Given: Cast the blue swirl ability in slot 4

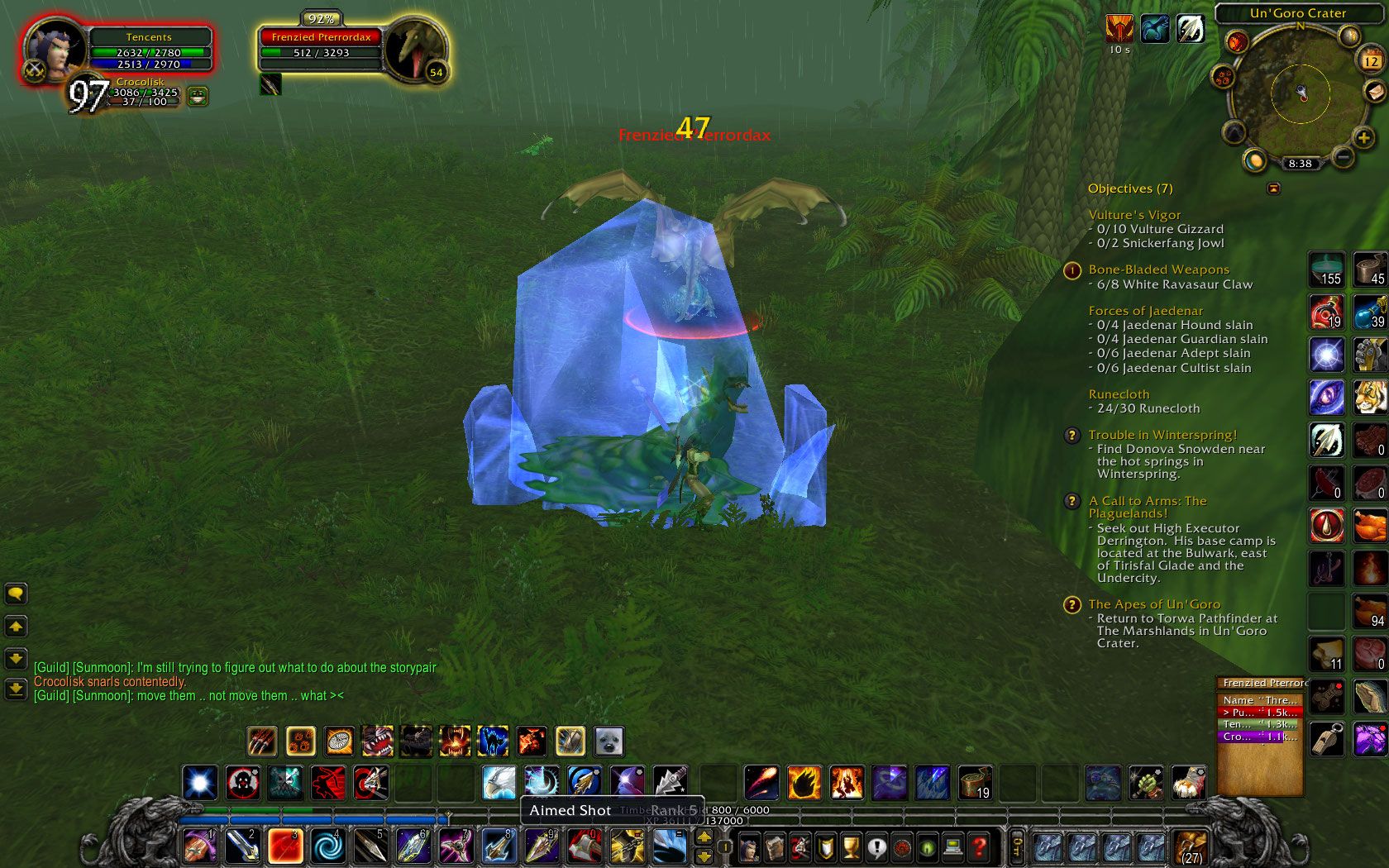Looking at the screenshot, I should [327, 846].
